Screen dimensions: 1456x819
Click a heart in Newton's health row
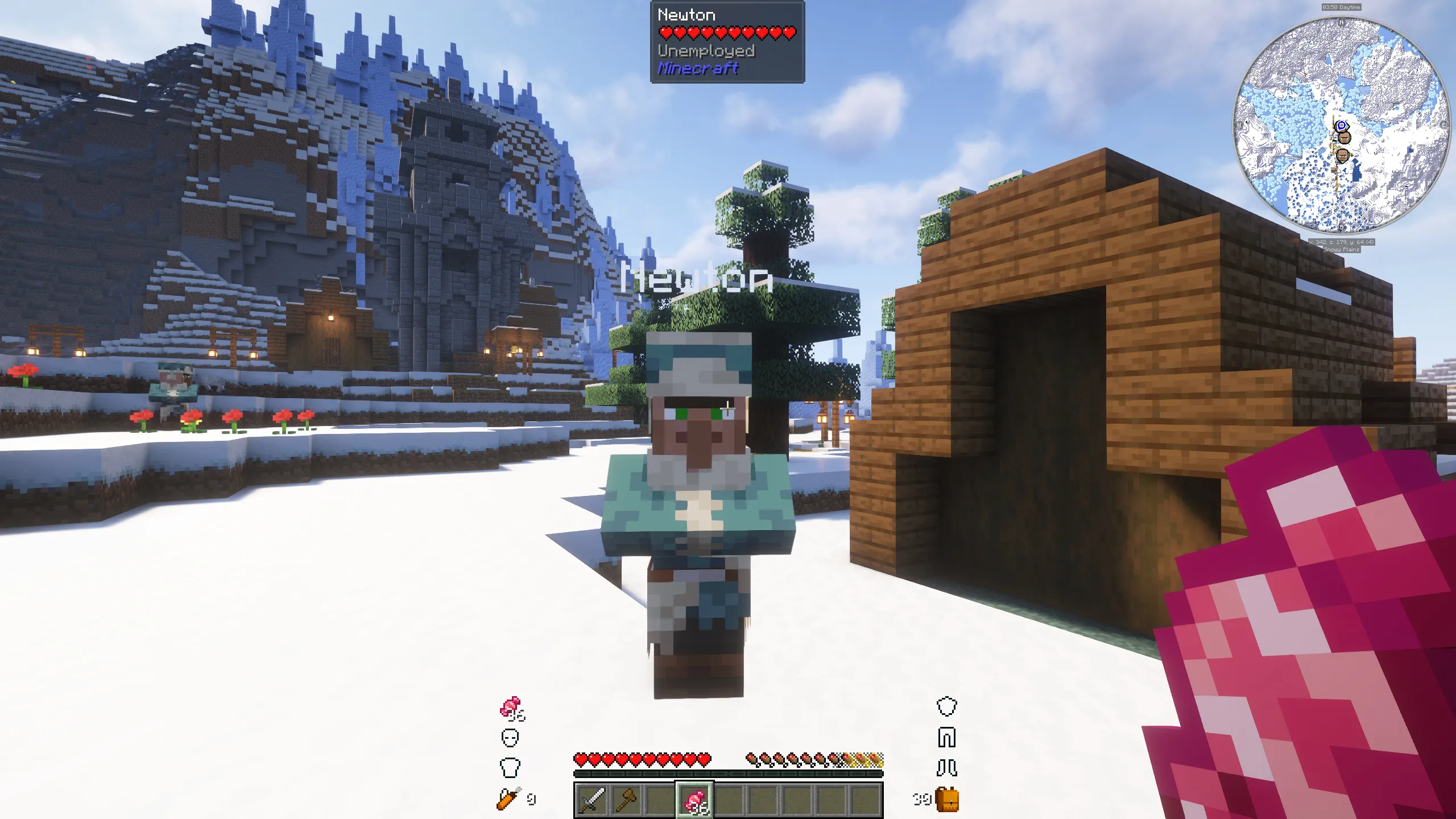(725, 33)
